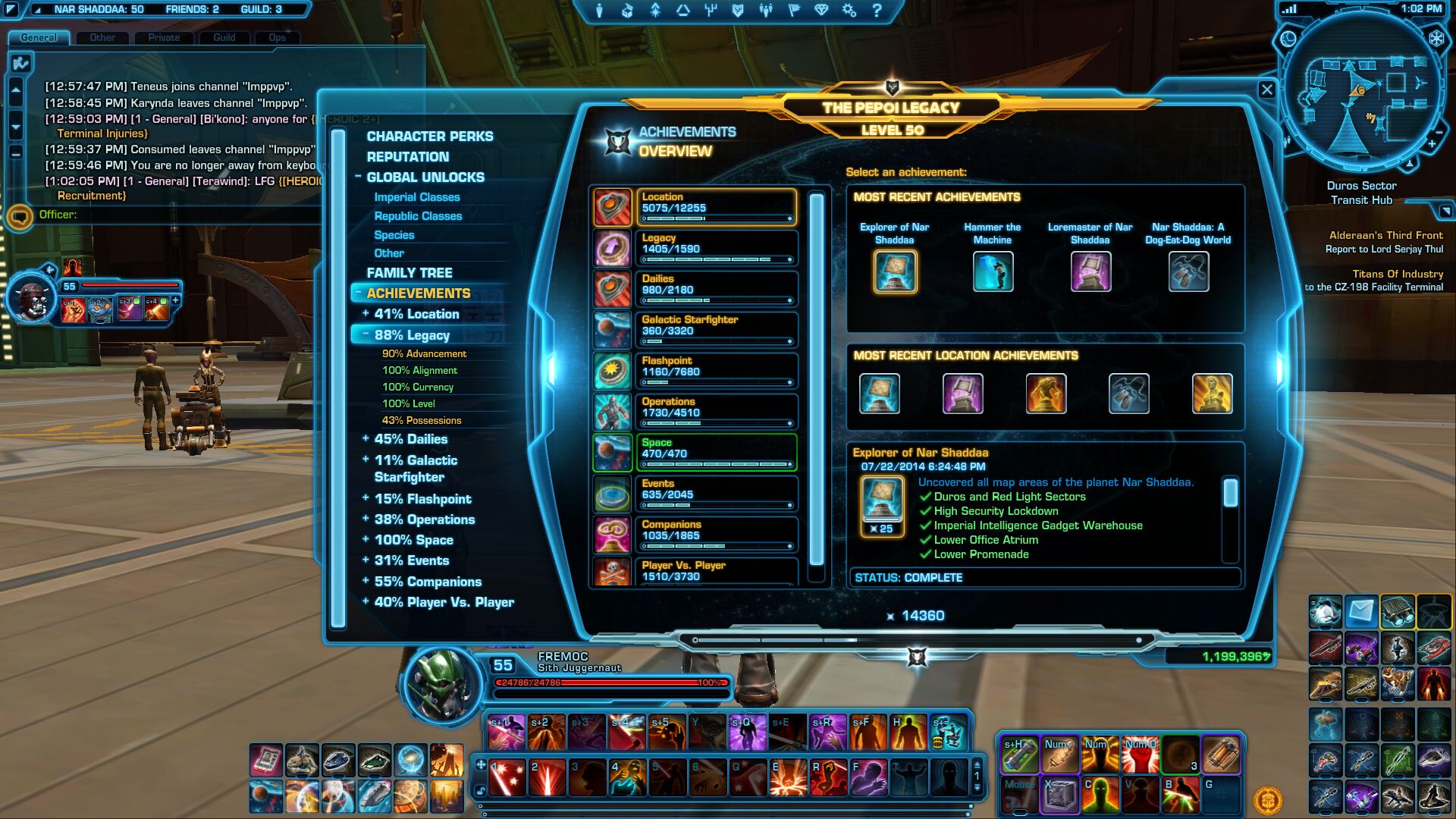The image size is (1456, 819).
Task: Select Loremaster of Nar Shaddaa achievement icon
Action: [1090, 271]
